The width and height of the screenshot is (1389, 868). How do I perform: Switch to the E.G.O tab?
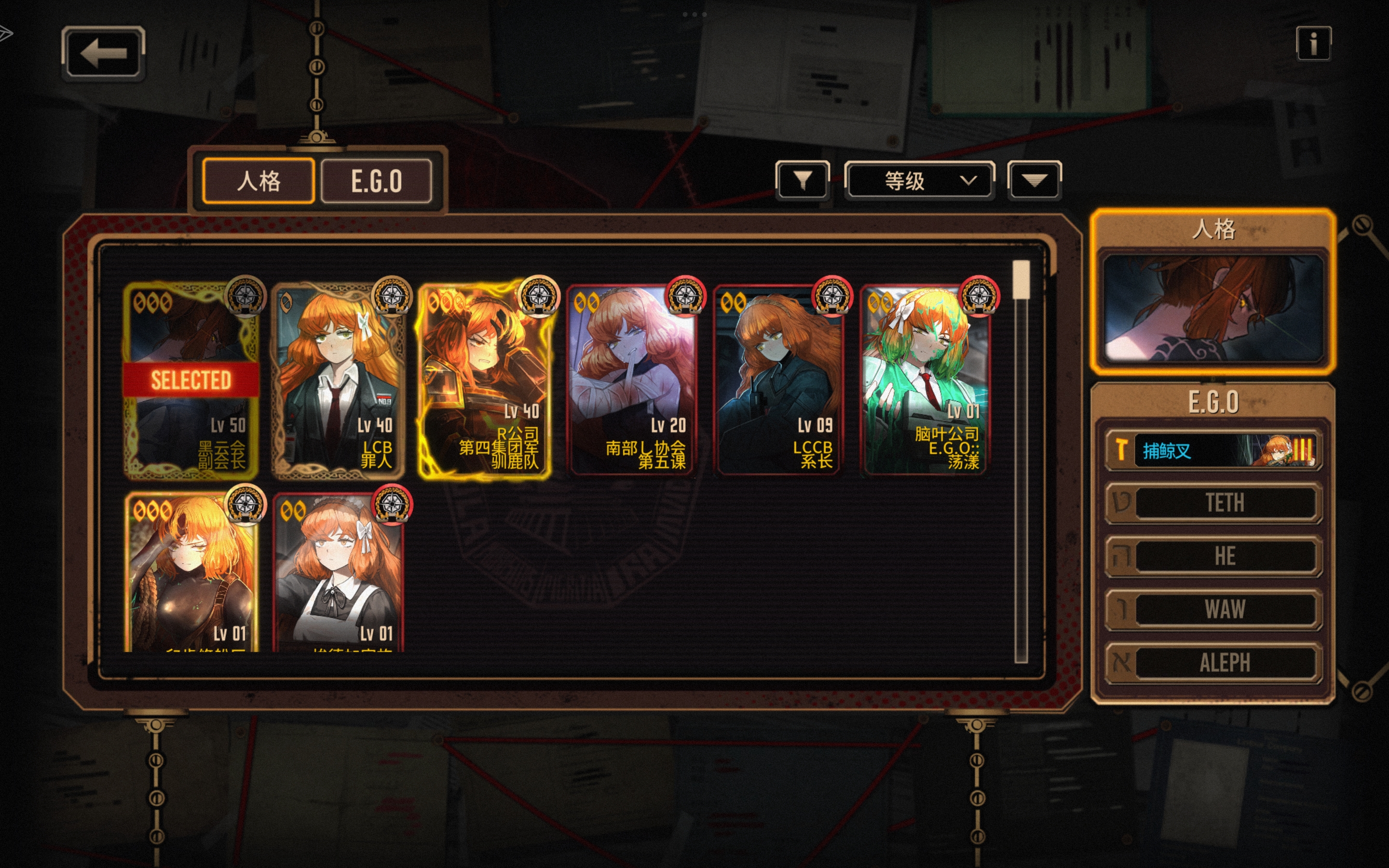tap(377, 181)
